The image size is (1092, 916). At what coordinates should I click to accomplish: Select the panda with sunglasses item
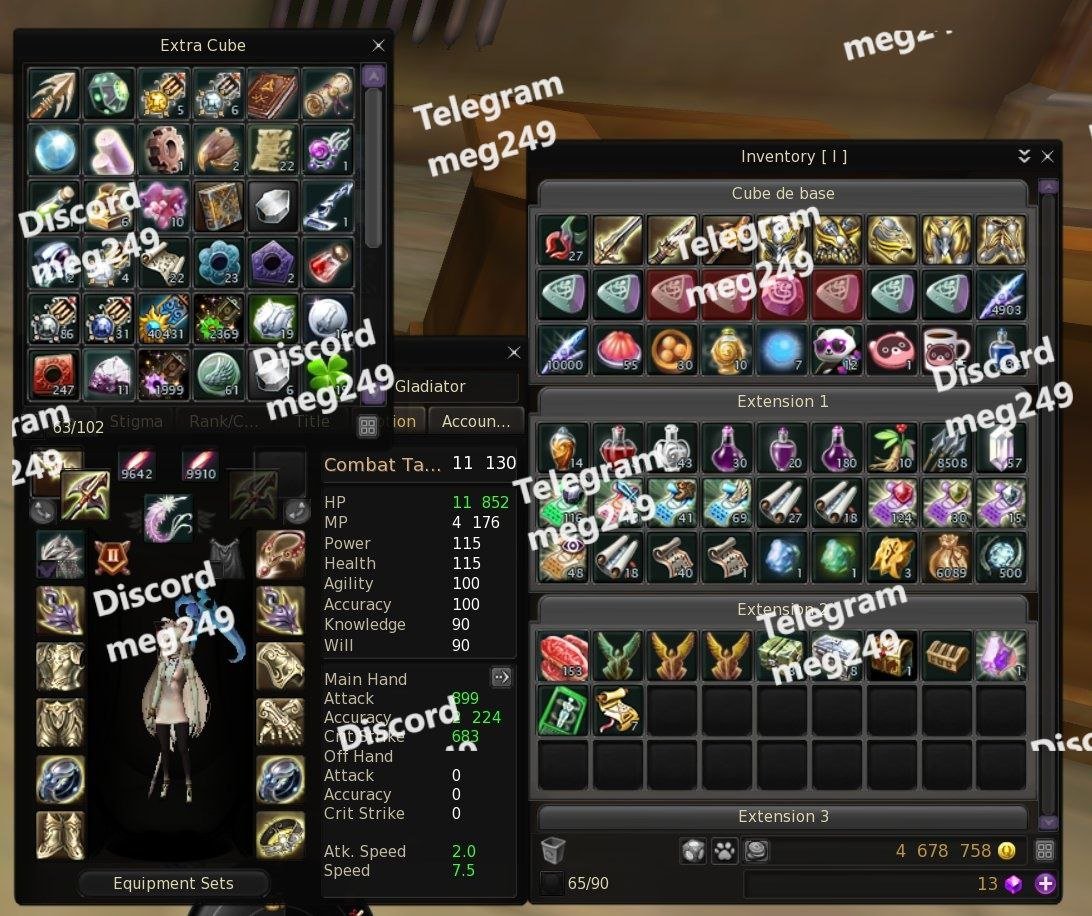836,350
